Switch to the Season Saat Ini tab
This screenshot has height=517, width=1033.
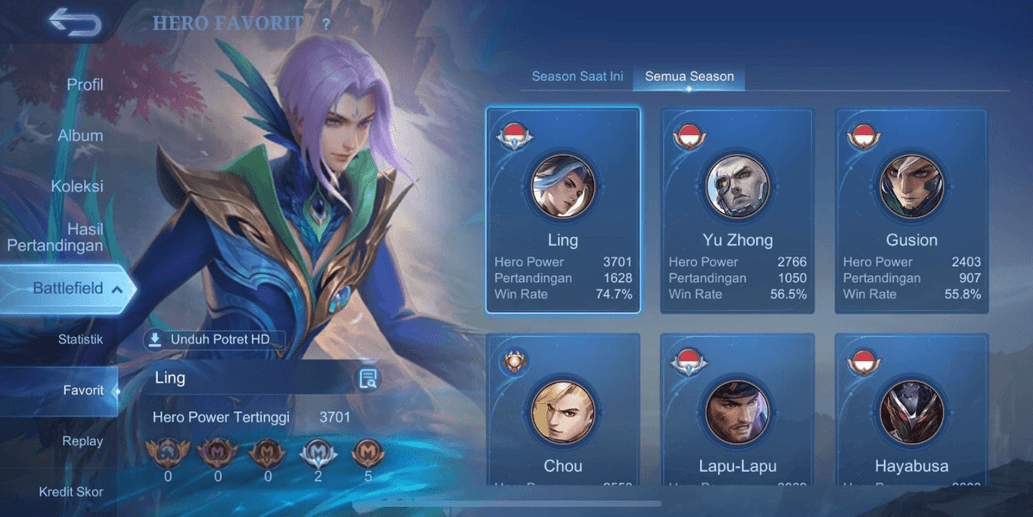coord(577,76)
